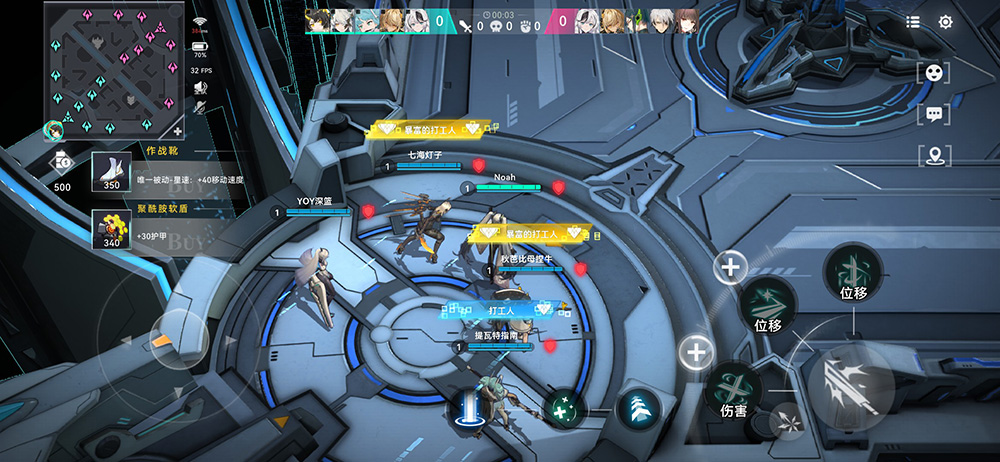Activate the white chevron-stack skill icon
This screenshot has height=462, width=1000.
[x=636, y=408]
